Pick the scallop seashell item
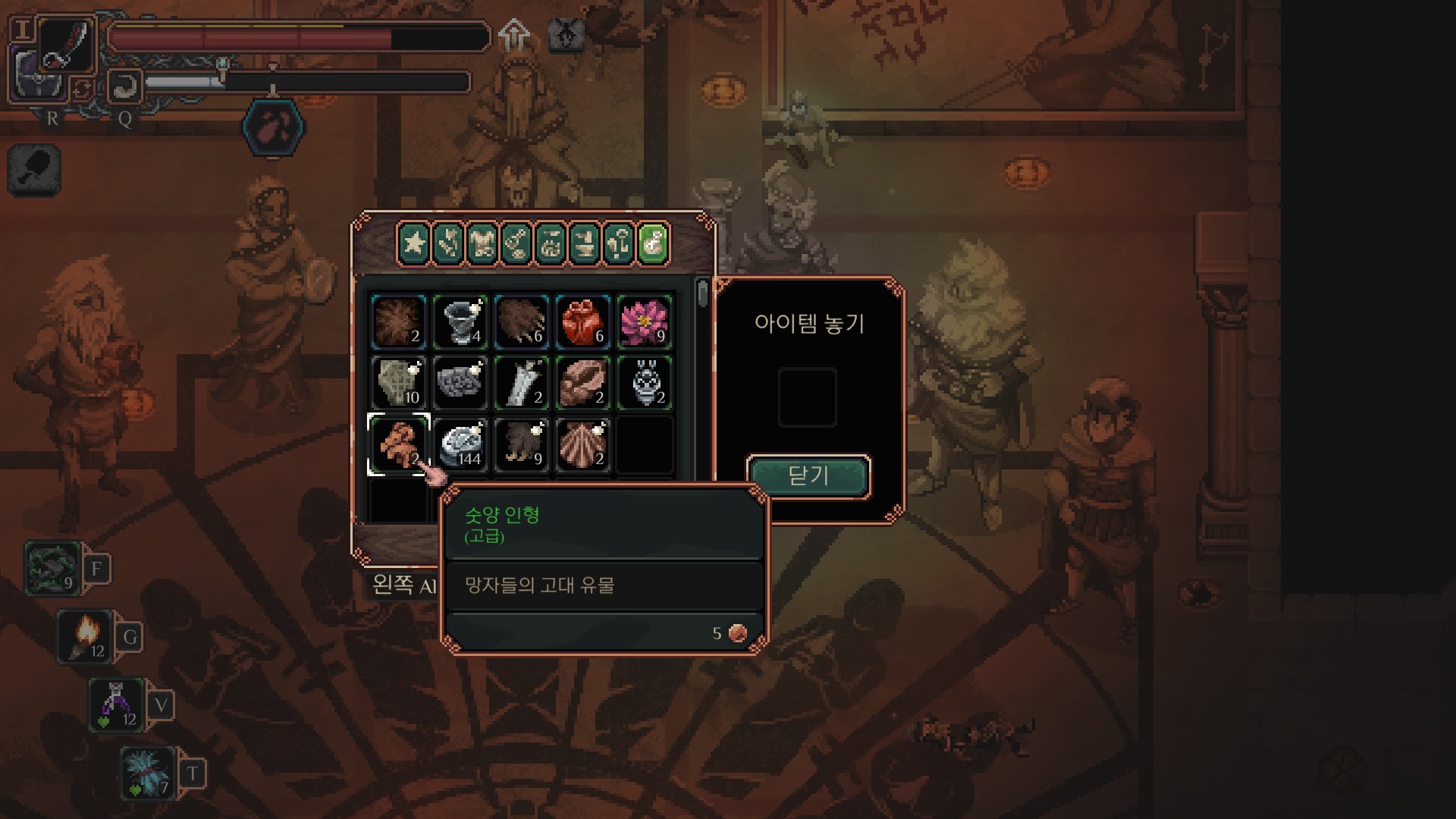Image resolution: width=1456 pixels, height=819 pixels. click(x=582, y=444)
